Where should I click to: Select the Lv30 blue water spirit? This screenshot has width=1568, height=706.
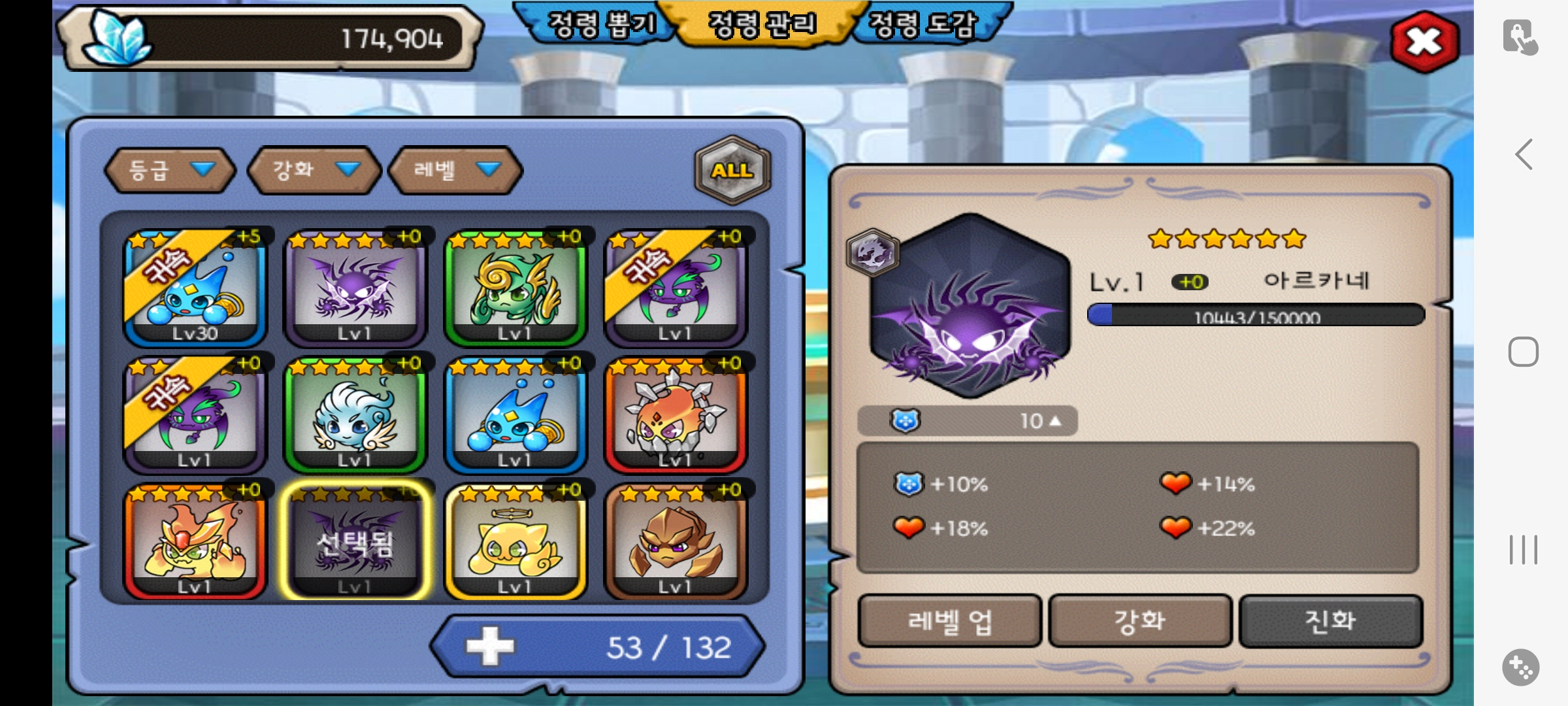pyautogui.click(x=195, y=288)
